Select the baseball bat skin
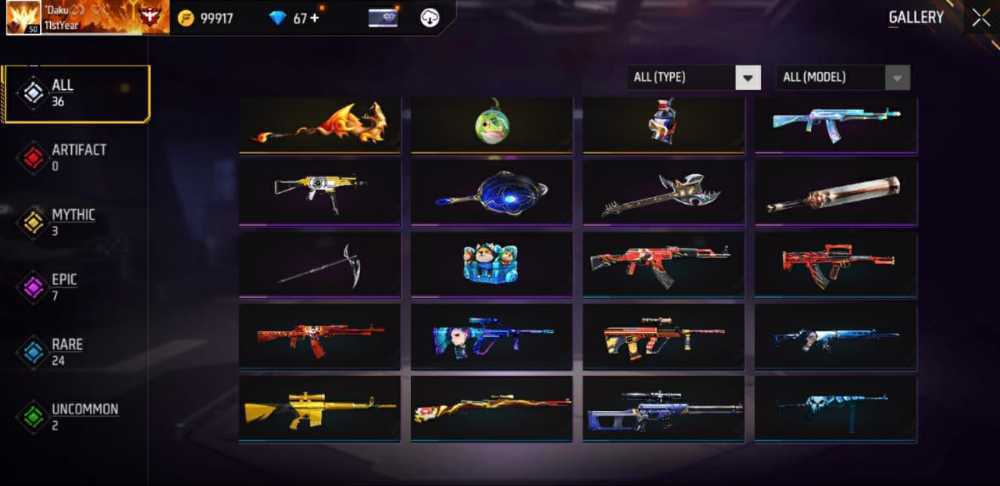Screen dimensions: 1000x486 tap(836, 193)
